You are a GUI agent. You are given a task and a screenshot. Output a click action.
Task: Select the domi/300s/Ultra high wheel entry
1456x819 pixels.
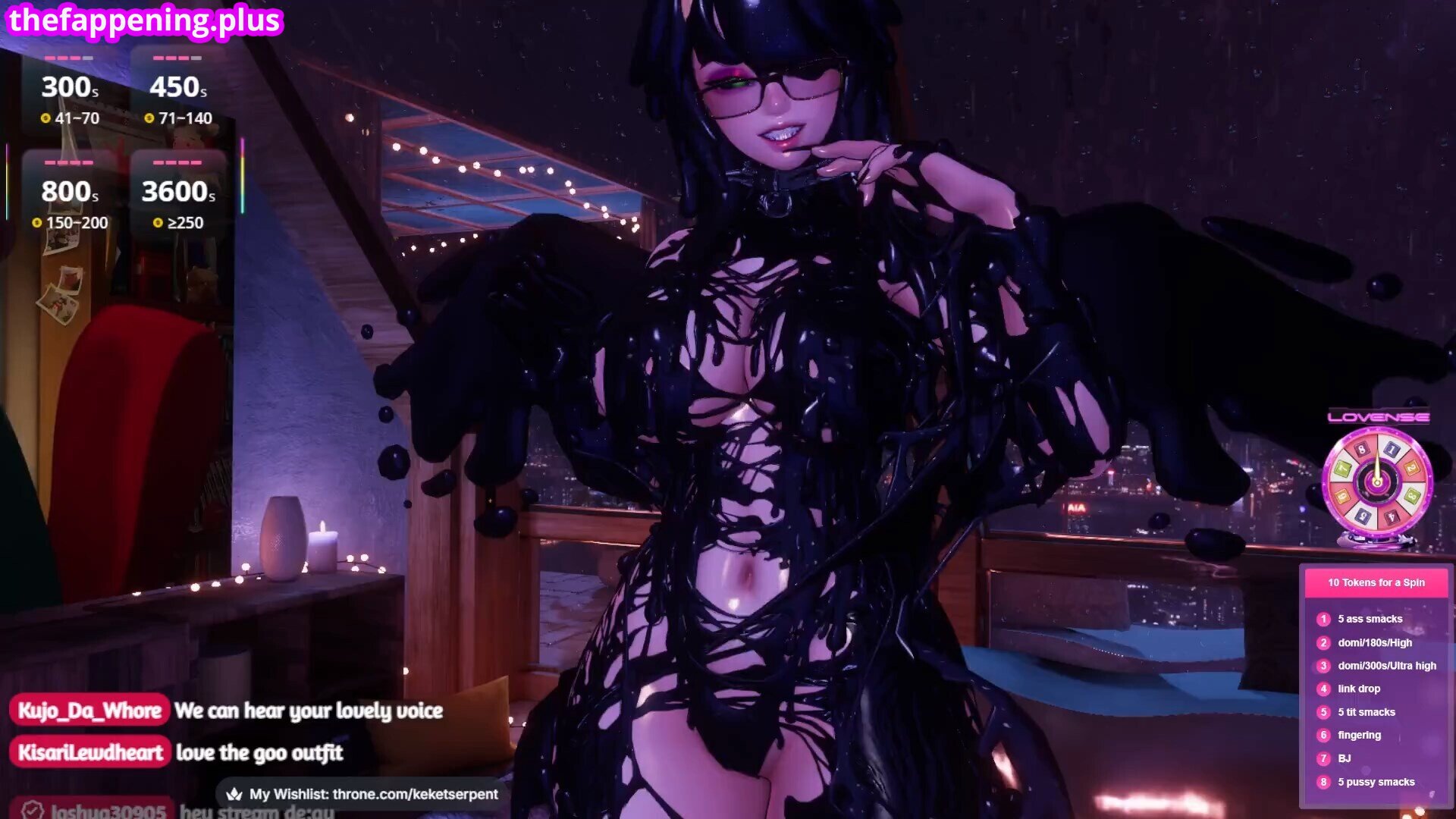click(1386, 666)
